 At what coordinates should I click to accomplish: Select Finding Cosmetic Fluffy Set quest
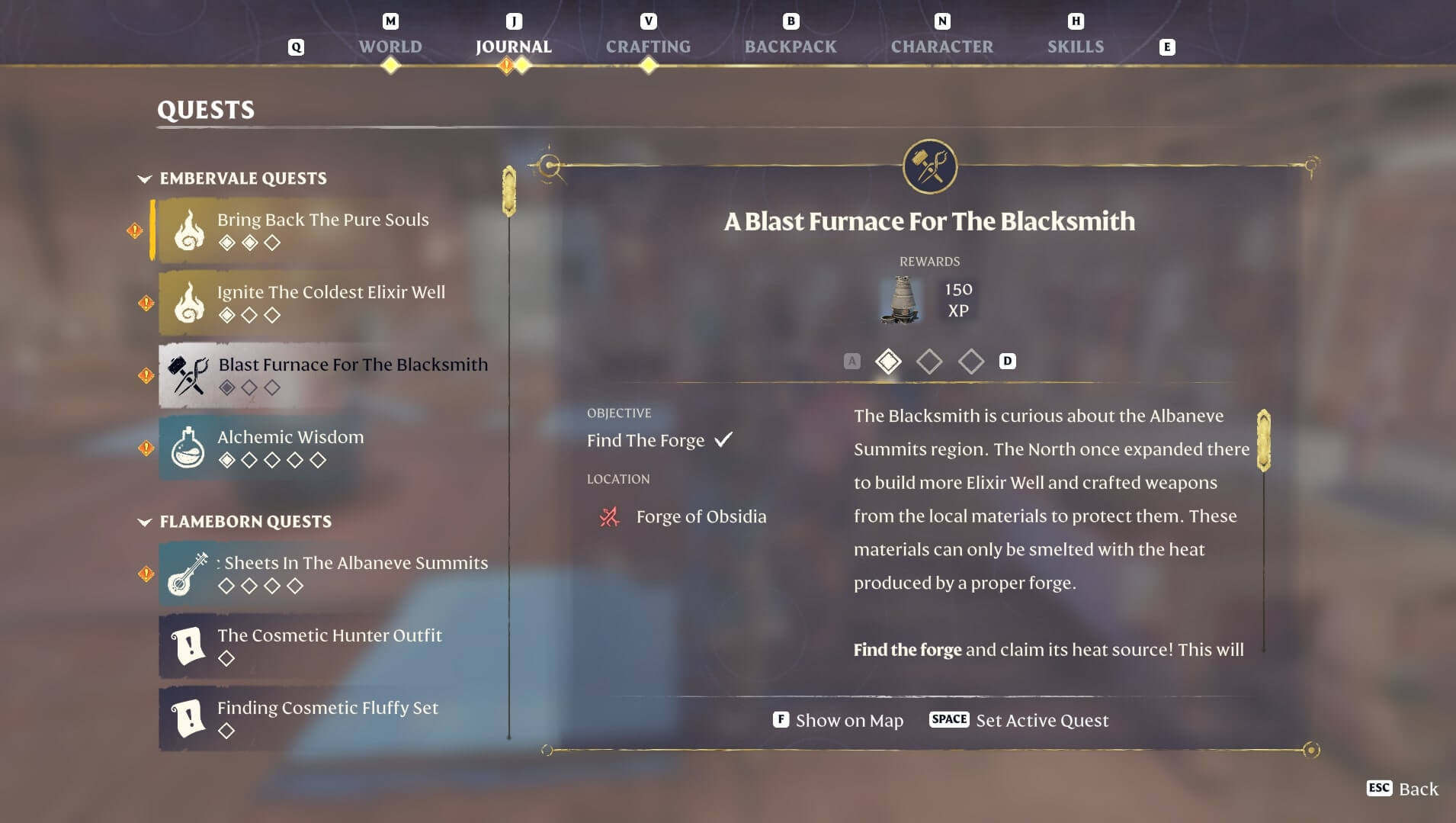[328, 718]
